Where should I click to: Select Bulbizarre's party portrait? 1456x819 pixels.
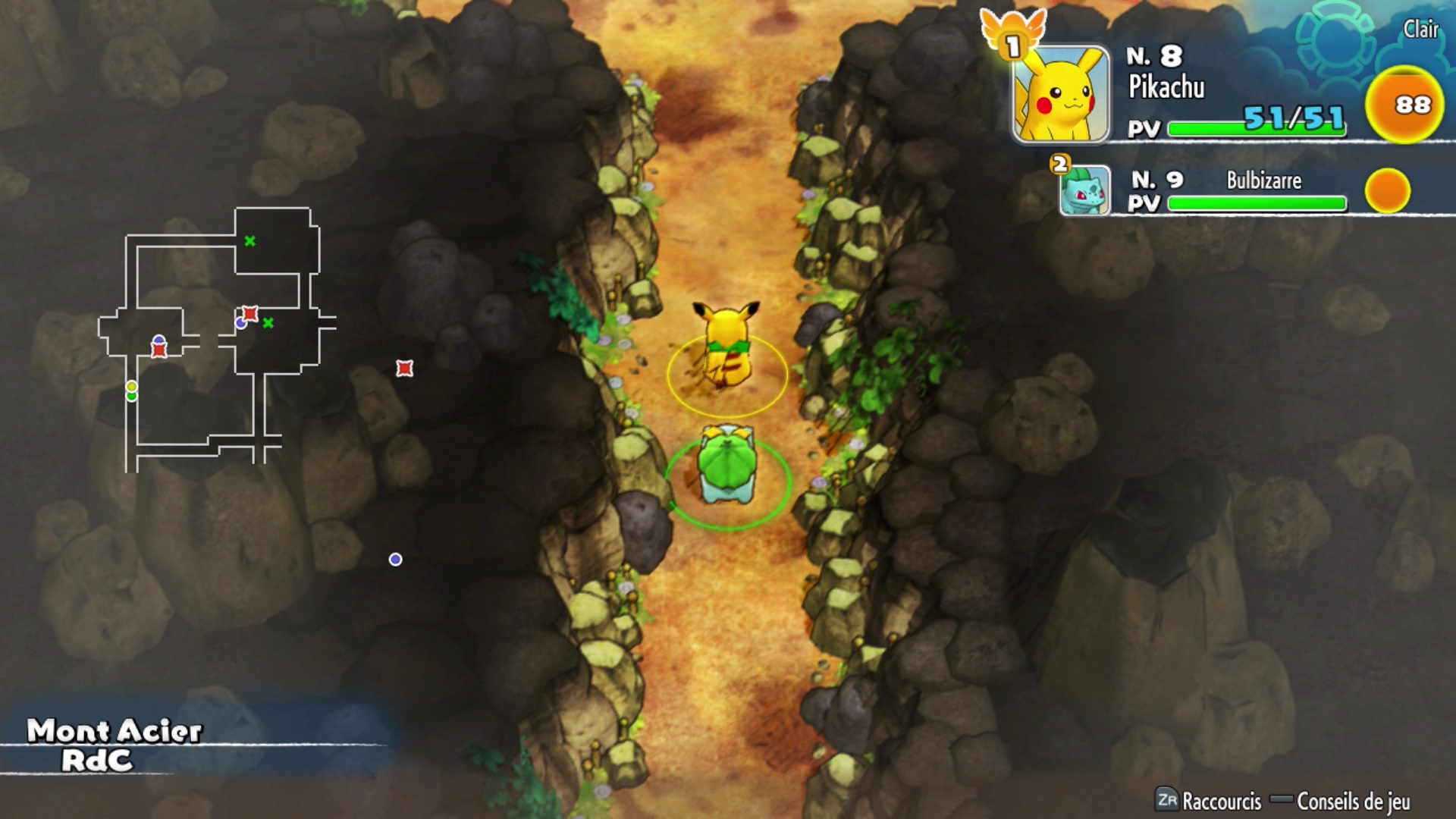1084,191
